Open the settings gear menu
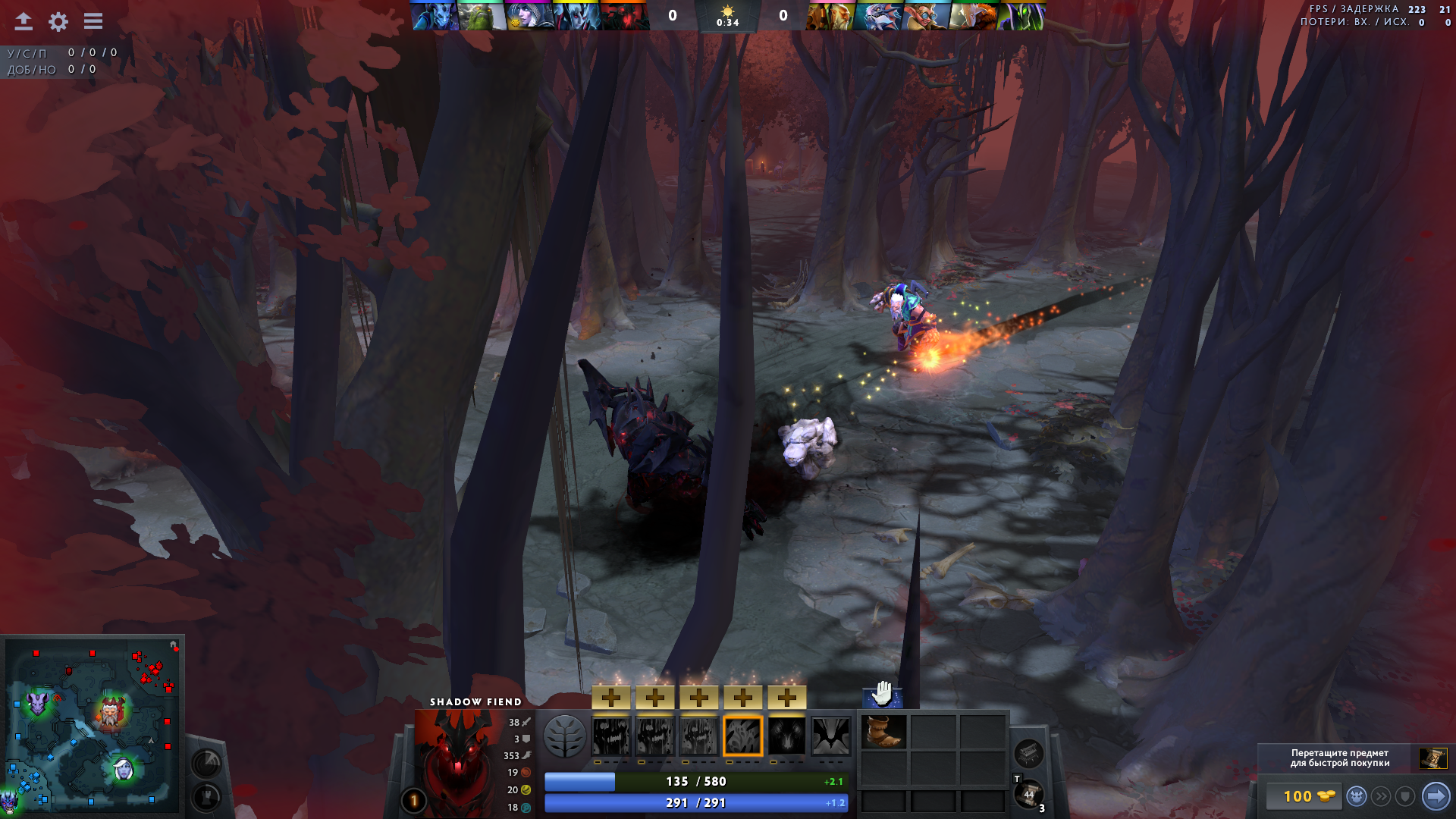Screen dimensions: 1456x819 point(58,21)
